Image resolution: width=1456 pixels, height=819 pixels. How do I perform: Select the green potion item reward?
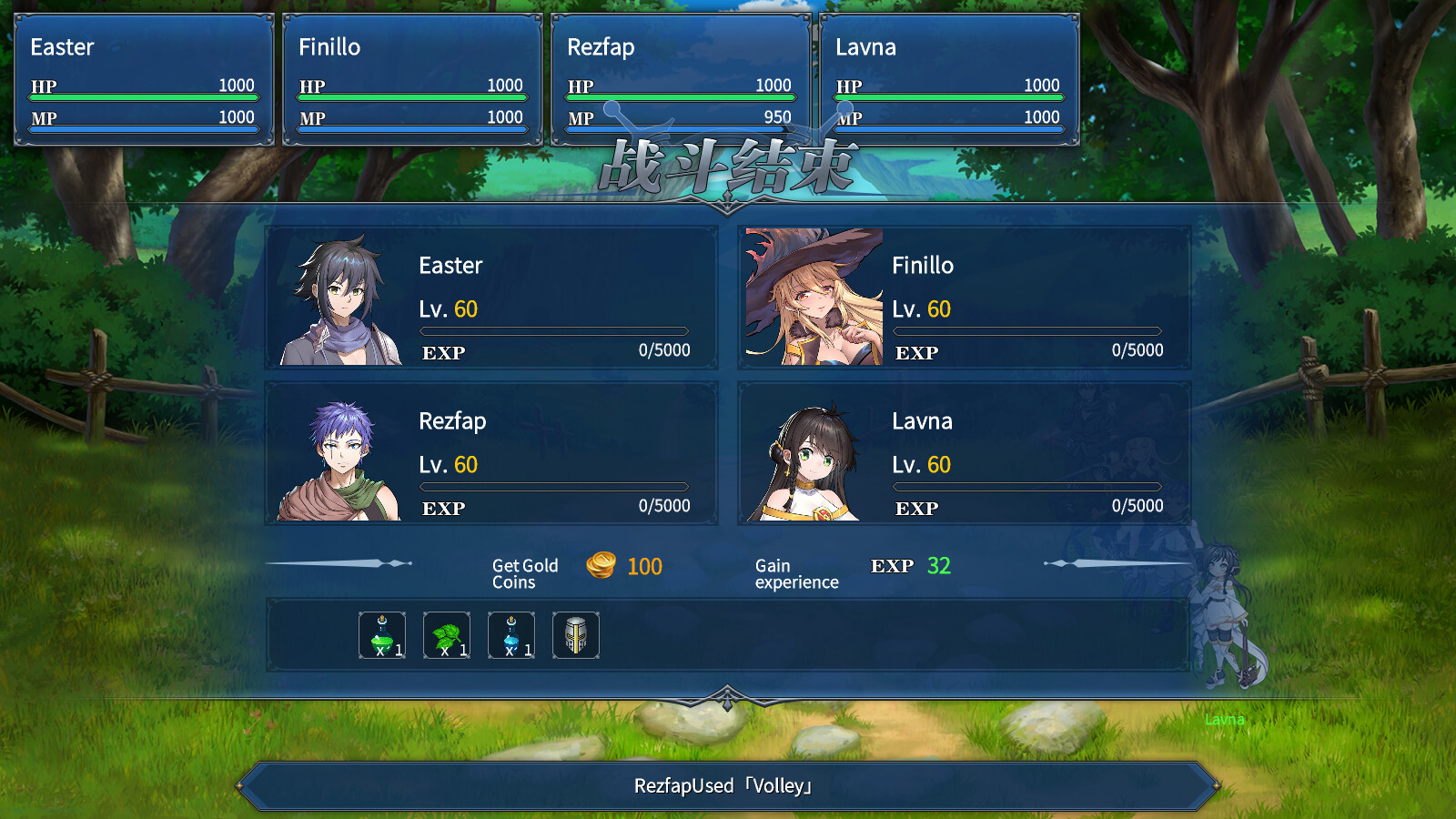(x=381, y=635)
